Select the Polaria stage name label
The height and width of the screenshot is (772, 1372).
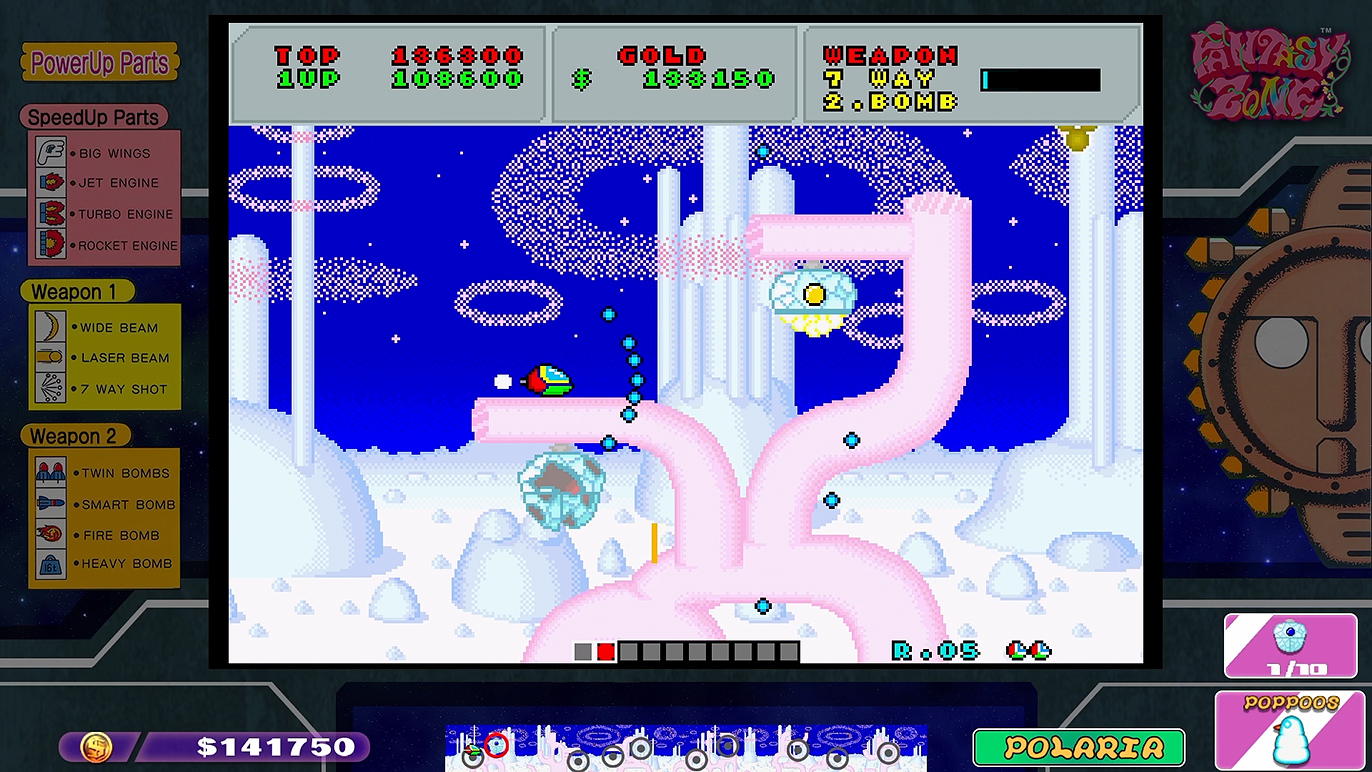(x=1078, y=747)
